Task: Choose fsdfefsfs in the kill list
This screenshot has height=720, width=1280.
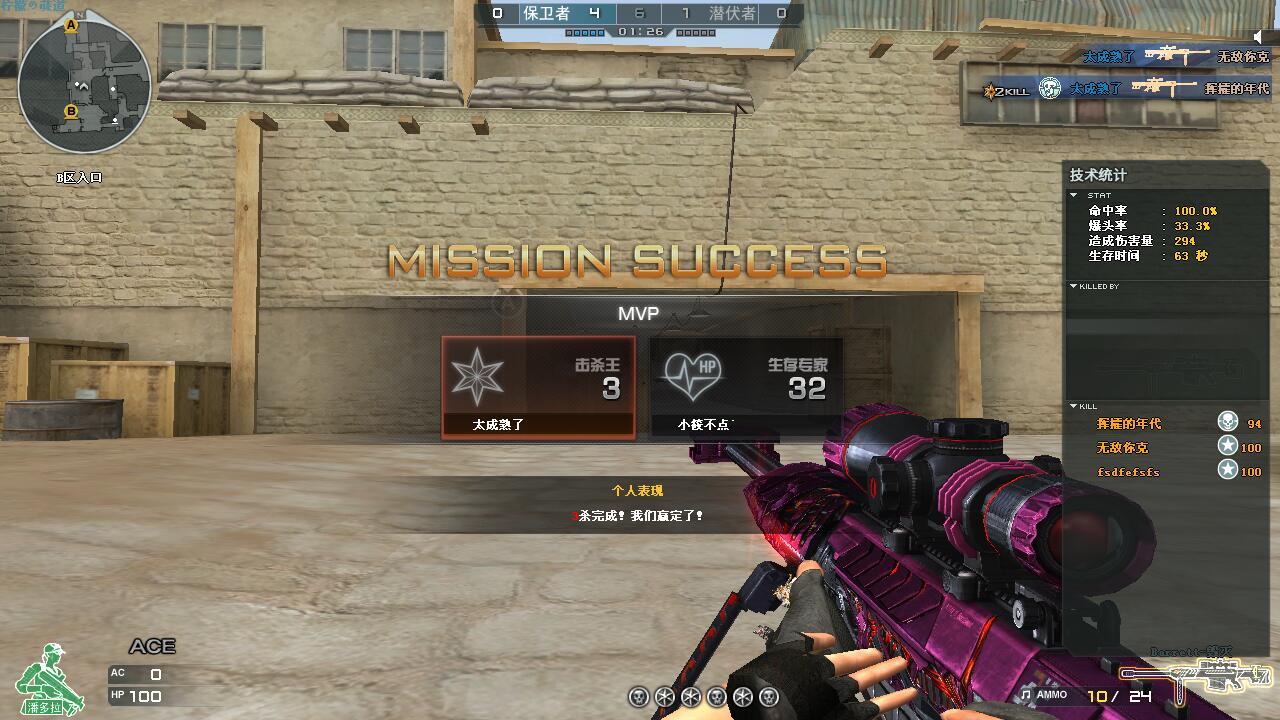Action: (x=1128, y=472)
